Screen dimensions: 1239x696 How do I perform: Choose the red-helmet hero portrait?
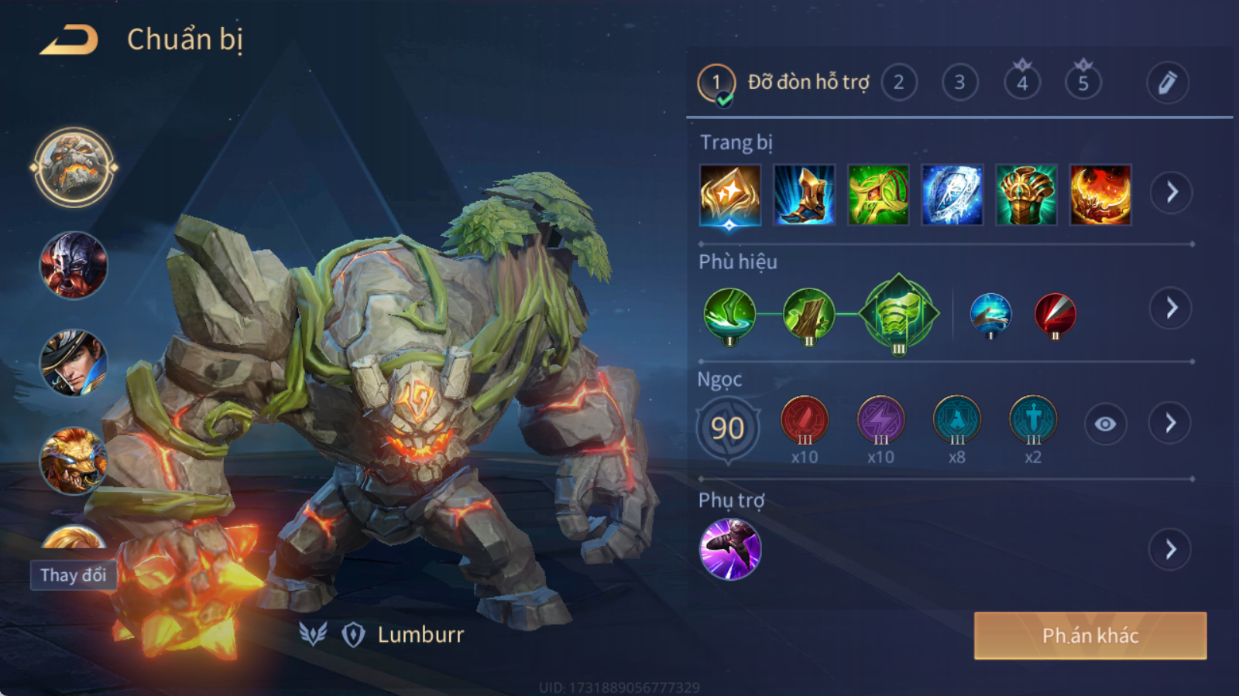[73, 265]
